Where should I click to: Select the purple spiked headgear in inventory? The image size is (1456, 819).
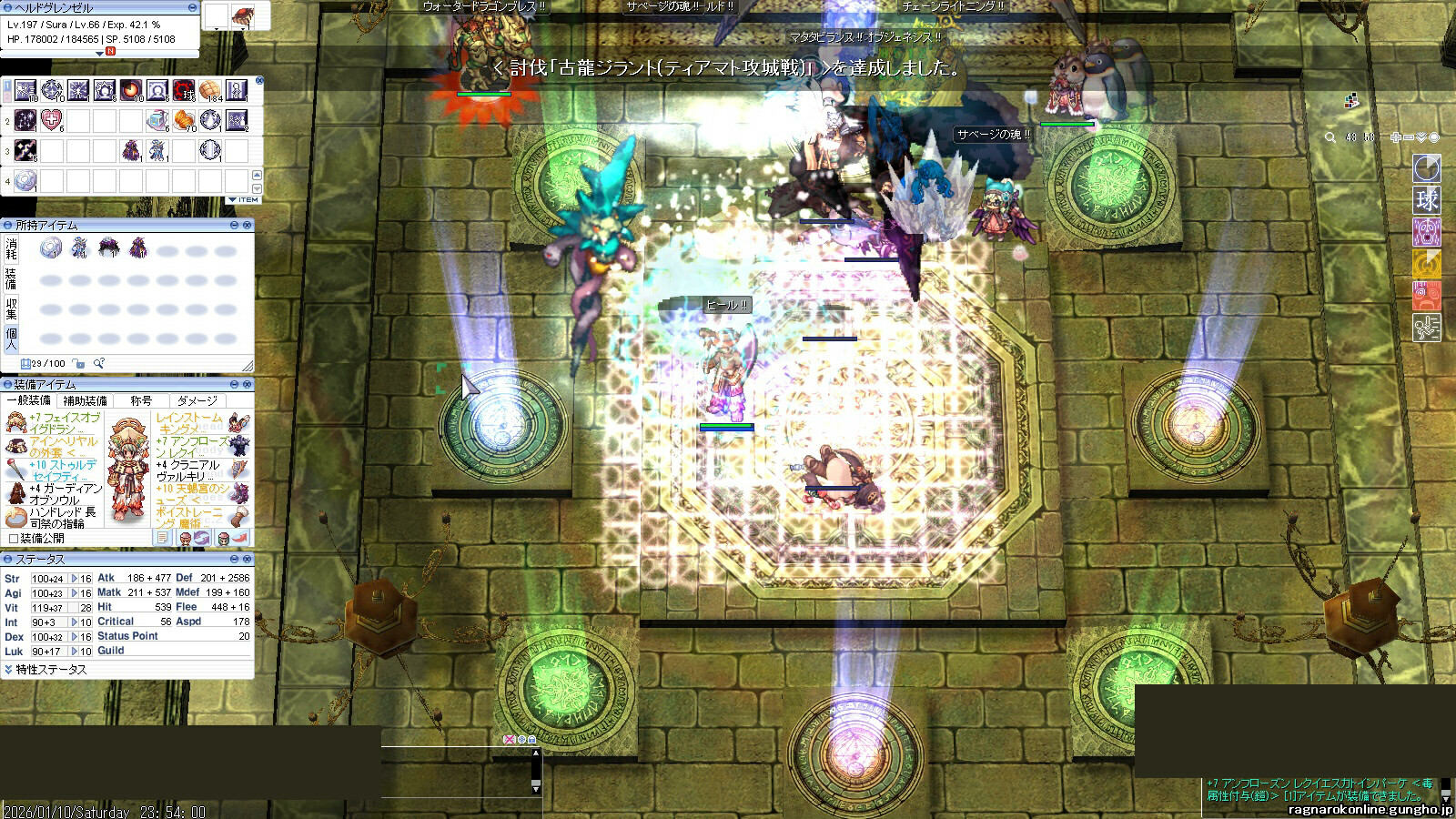109,248
